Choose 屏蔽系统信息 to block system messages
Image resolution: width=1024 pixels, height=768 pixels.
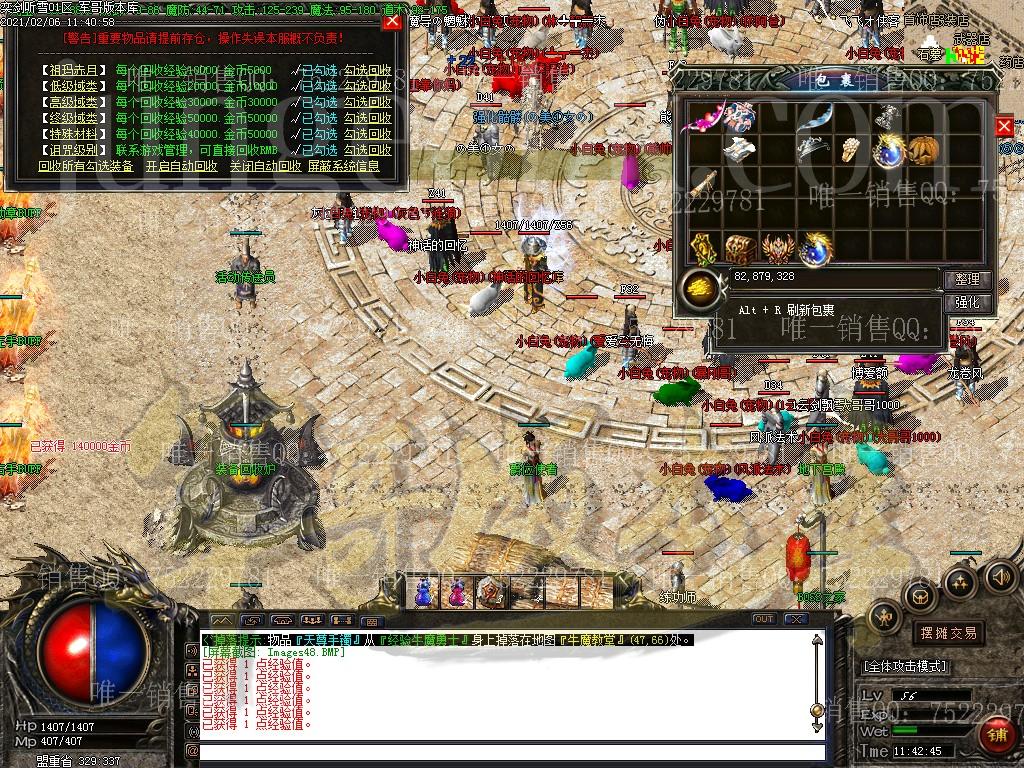coord(343,166)
